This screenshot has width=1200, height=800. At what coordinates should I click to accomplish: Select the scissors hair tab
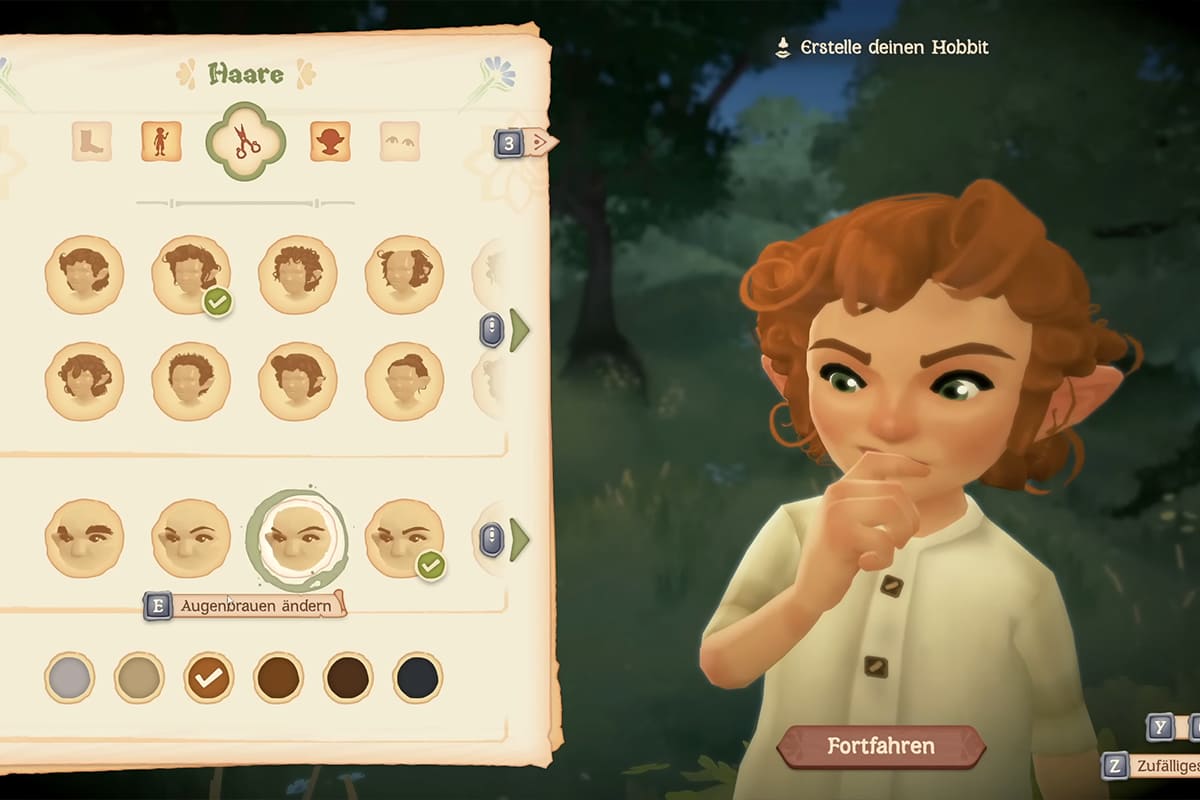pyautogui.click(x=246, y=142)
